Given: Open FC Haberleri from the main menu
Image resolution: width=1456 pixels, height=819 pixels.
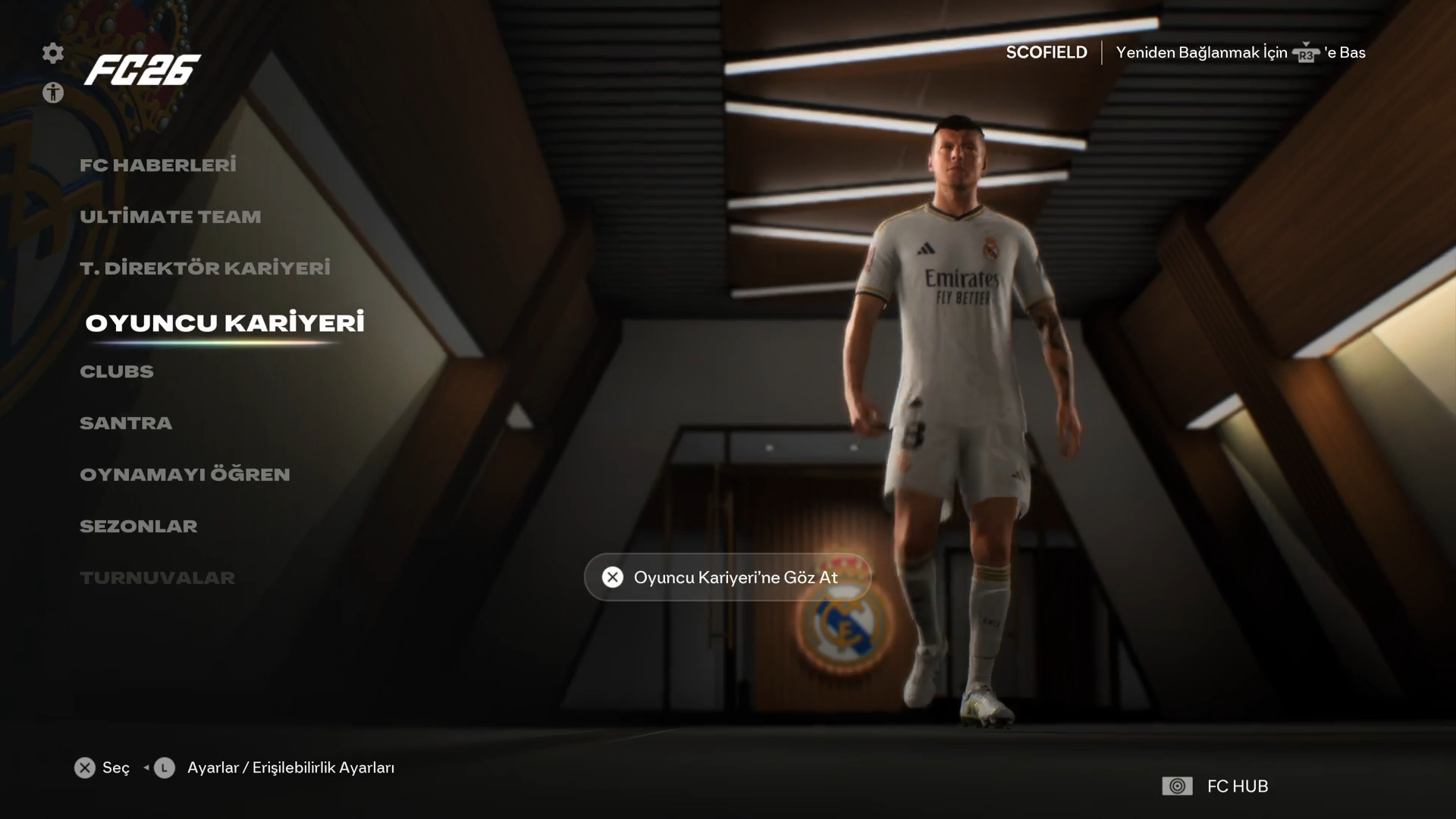Looking at the screenshot, I should (x=158, y=165).
